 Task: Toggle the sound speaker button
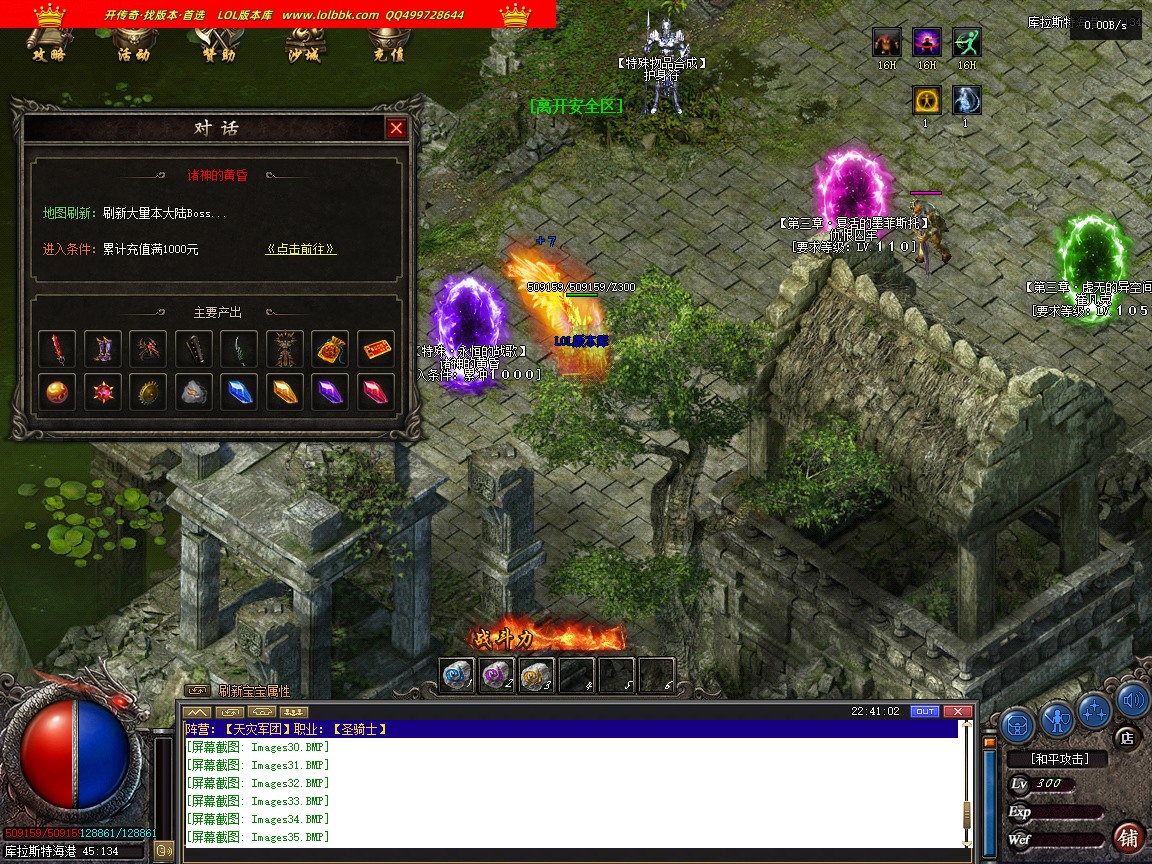point(1132,701)
